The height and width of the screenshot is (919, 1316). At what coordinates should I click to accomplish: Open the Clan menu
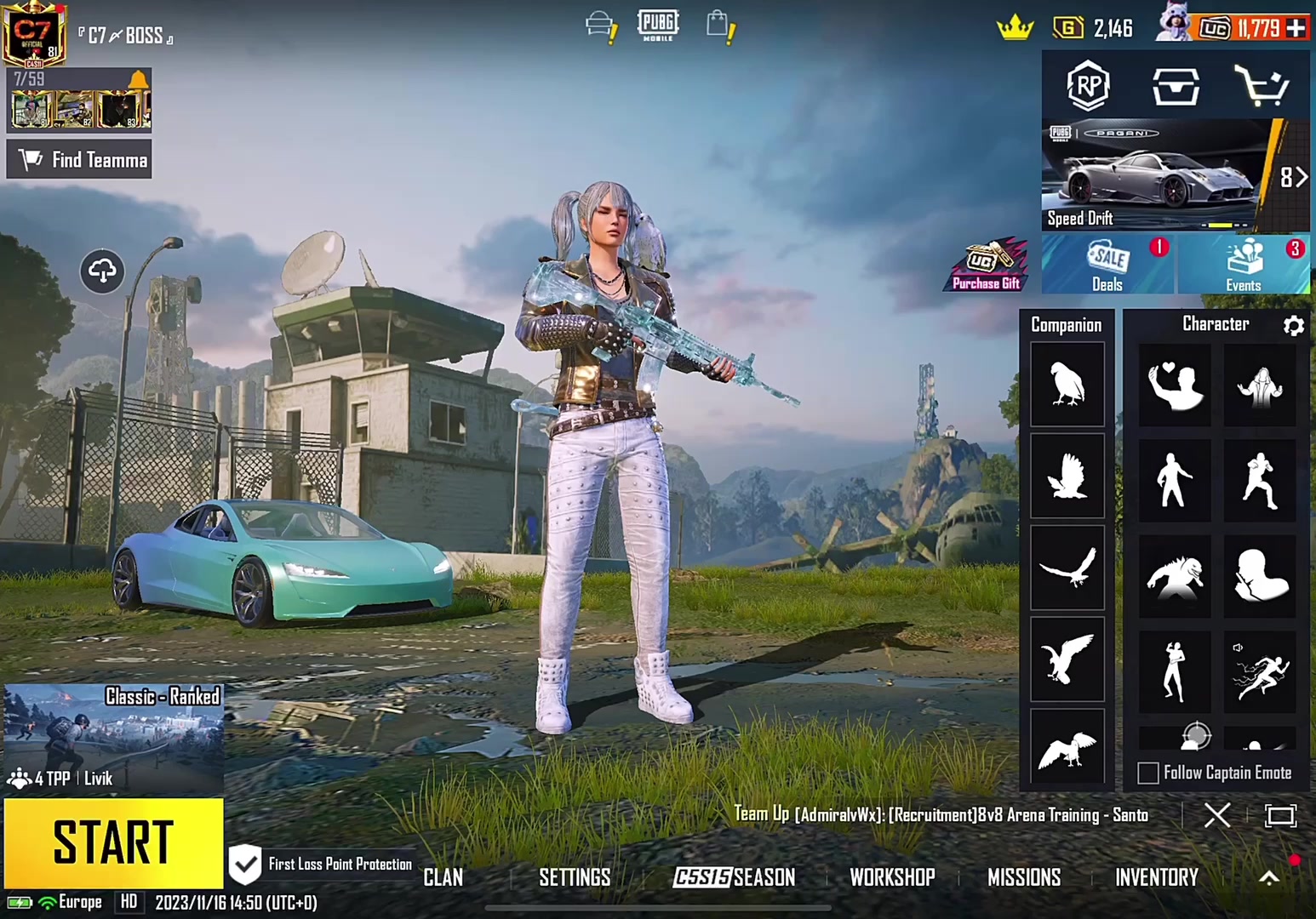click(x=443, y=877)
